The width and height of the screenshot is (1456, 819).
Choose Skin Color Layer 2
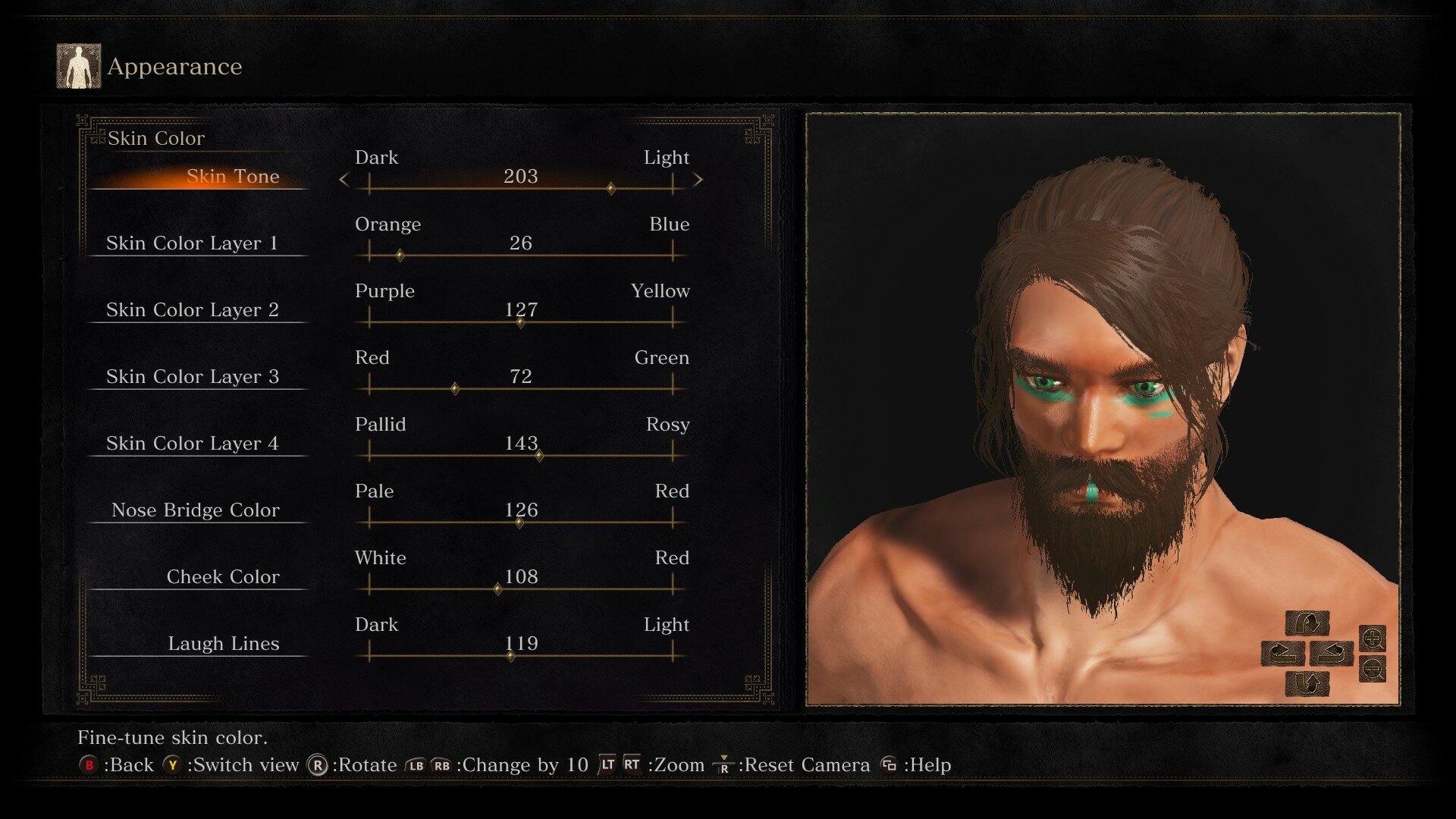point(192,310)
